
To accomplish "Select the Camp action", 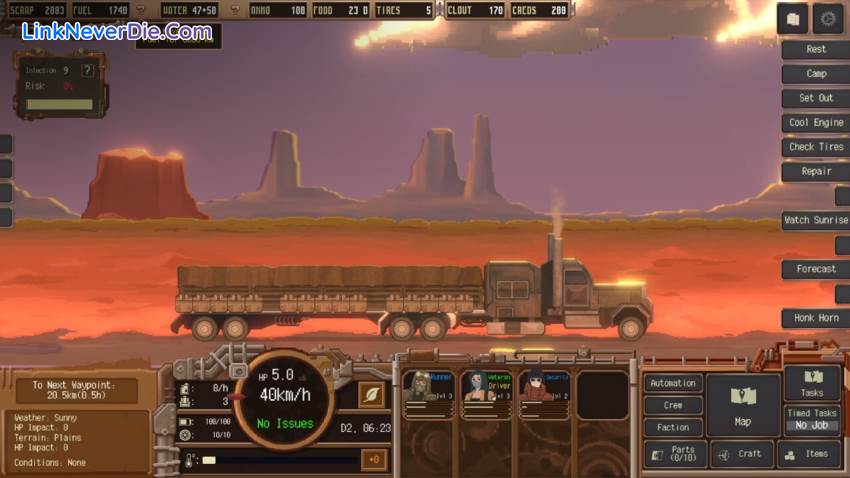I will tap(816, 74).
